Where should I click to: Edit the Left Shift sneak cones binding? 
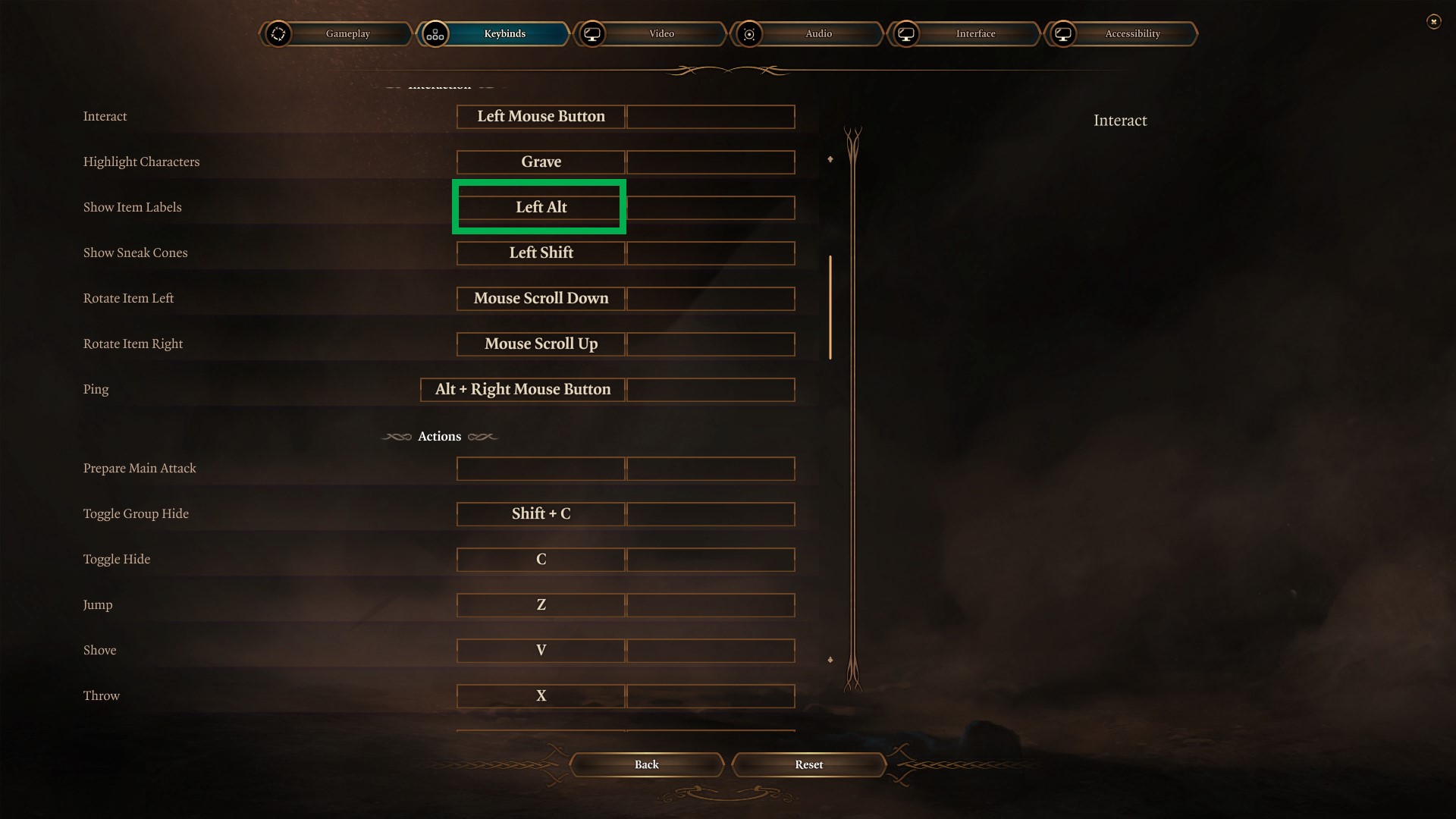(x=541, y=253)
